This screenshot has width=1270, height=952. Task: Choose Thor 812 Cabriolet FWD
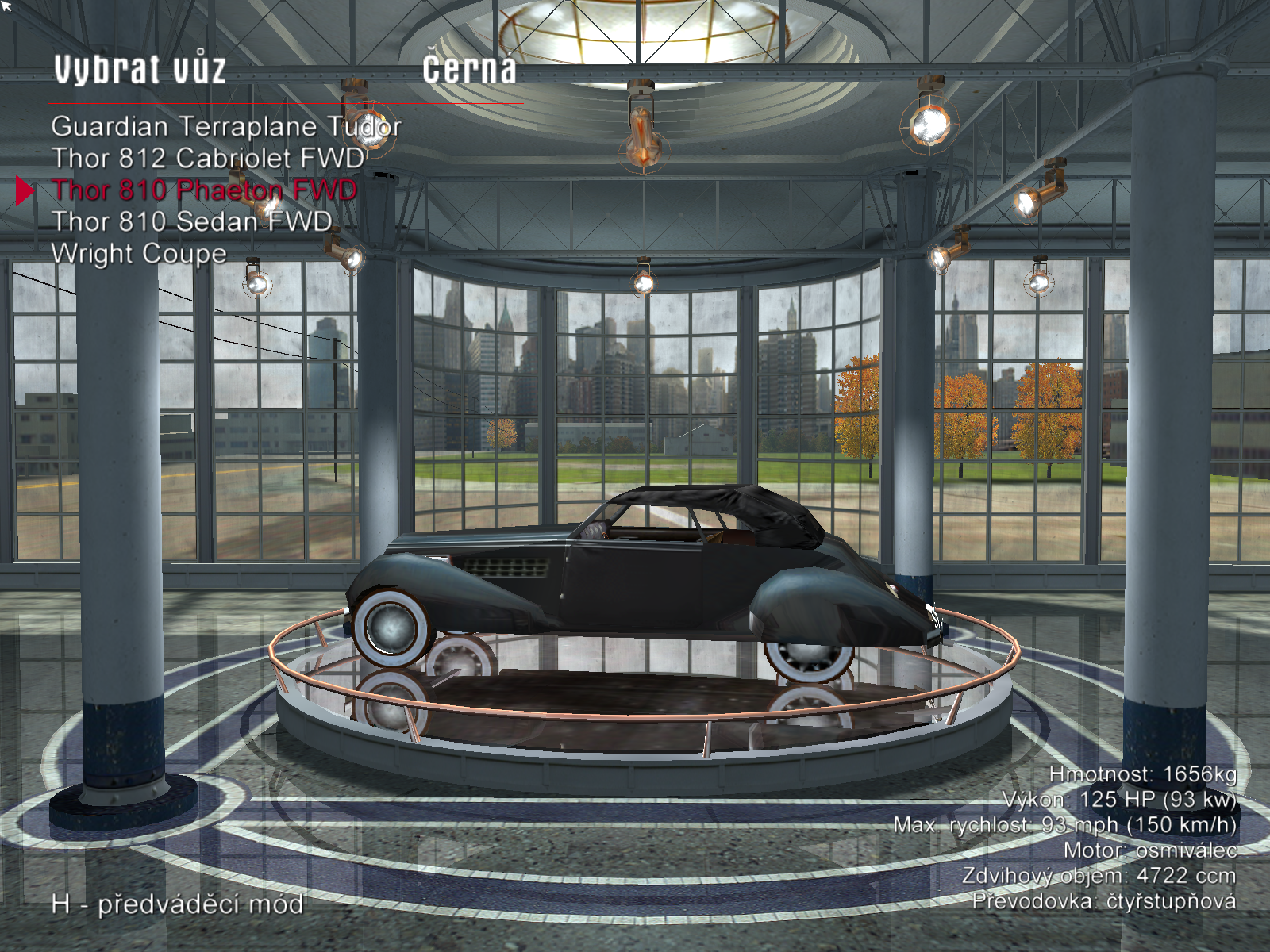pyautogui.click(x=208, y=158)
